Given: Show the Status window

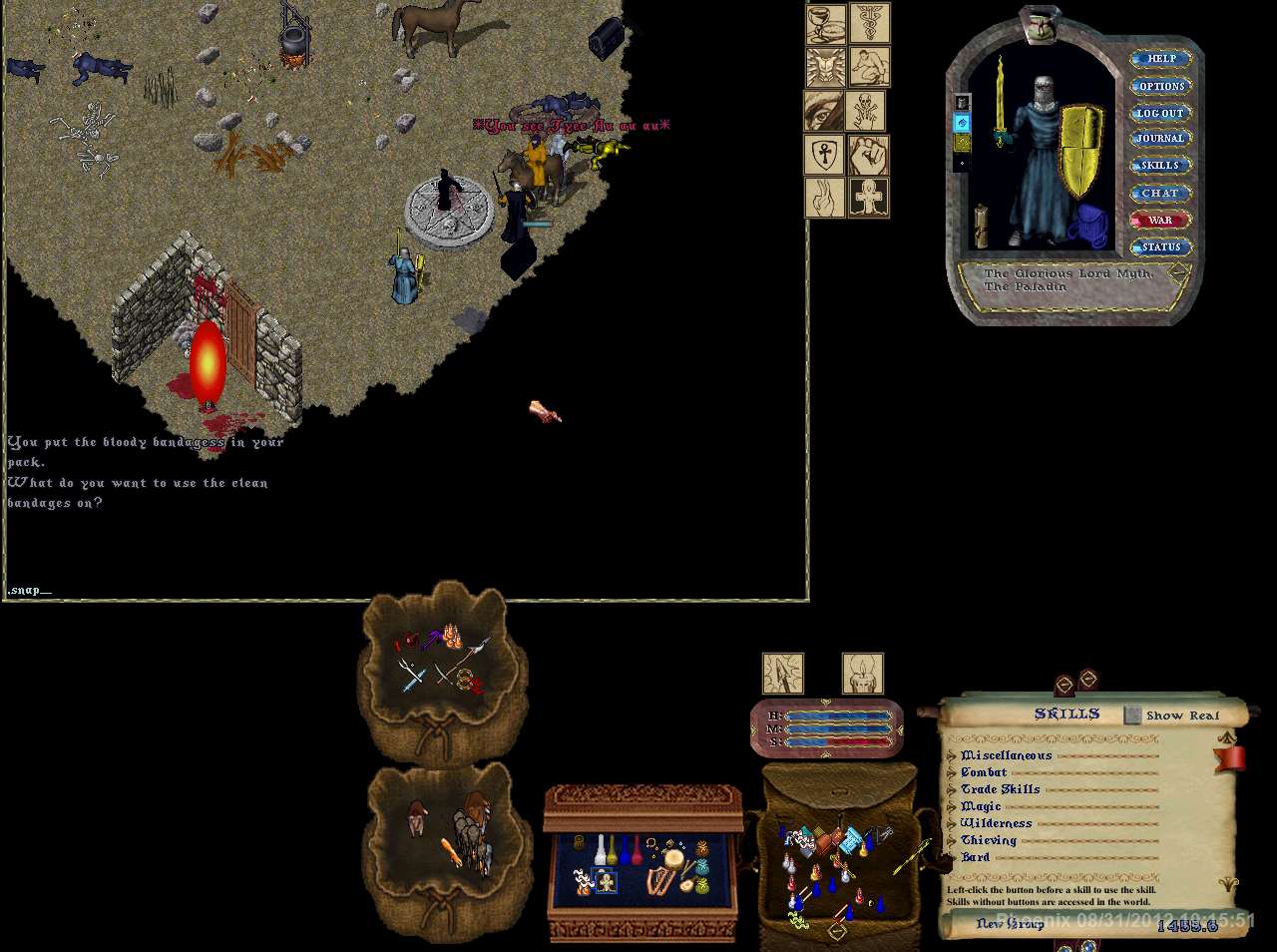Looking at the screenshot, I should click(x=1161, y=246).
